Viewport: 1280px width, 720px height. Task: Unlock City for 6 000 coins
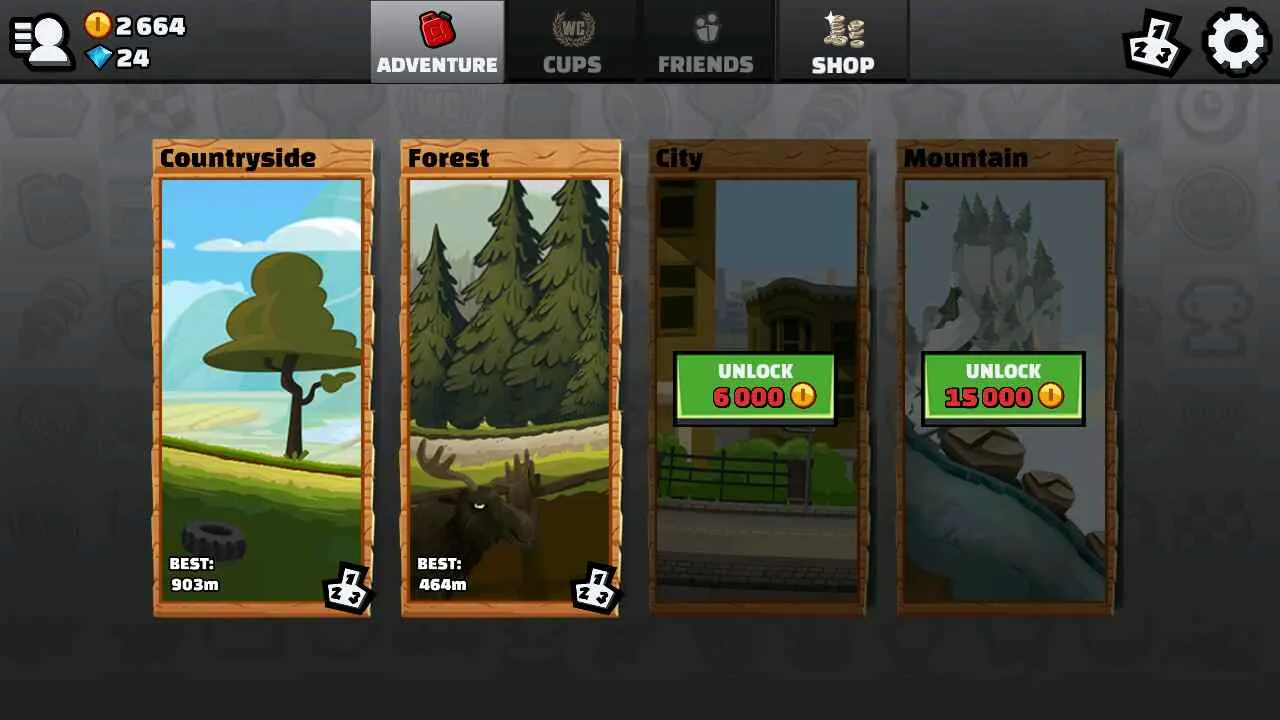click(755, 387)
